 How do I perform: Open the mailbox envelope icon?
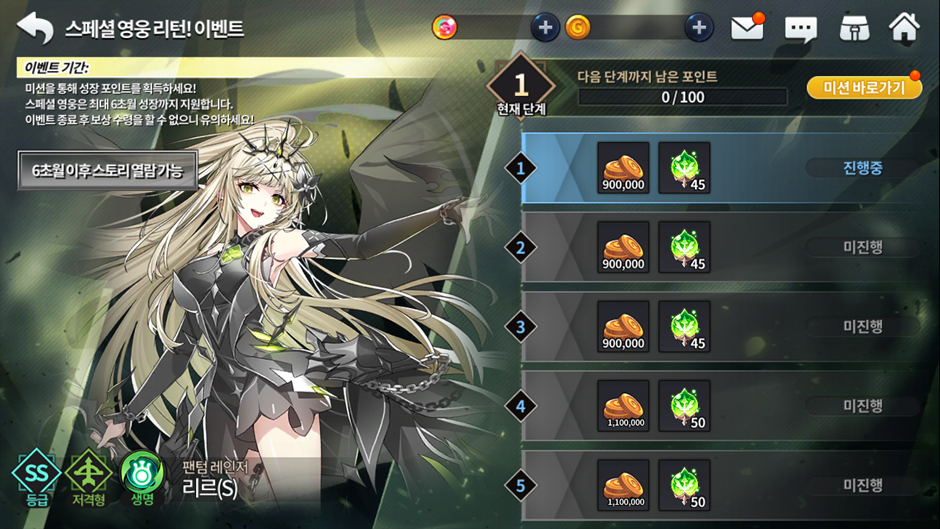(747, 27)
